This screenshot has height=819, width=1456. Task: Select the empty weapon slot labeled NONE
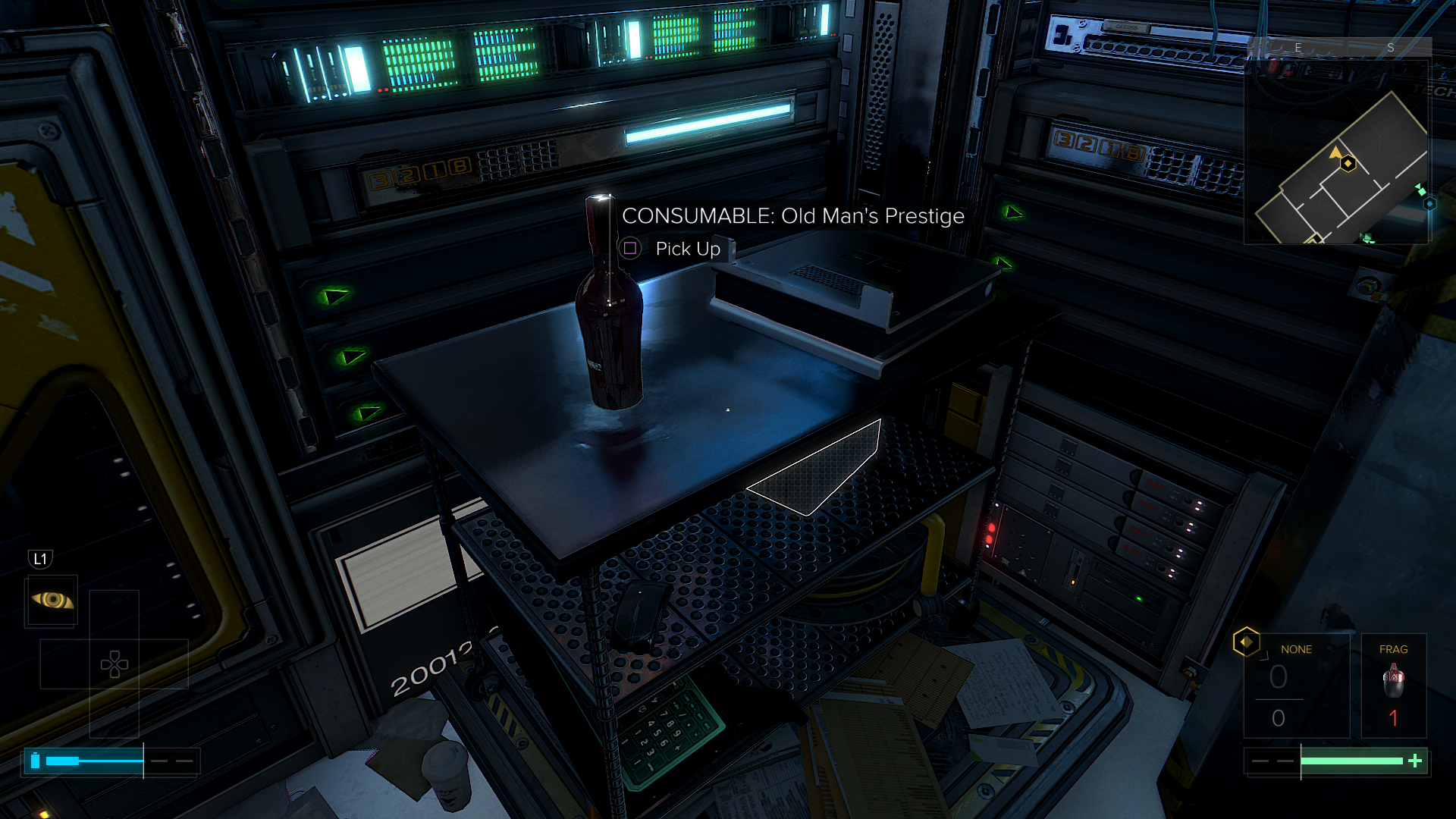pos(1296,686)
